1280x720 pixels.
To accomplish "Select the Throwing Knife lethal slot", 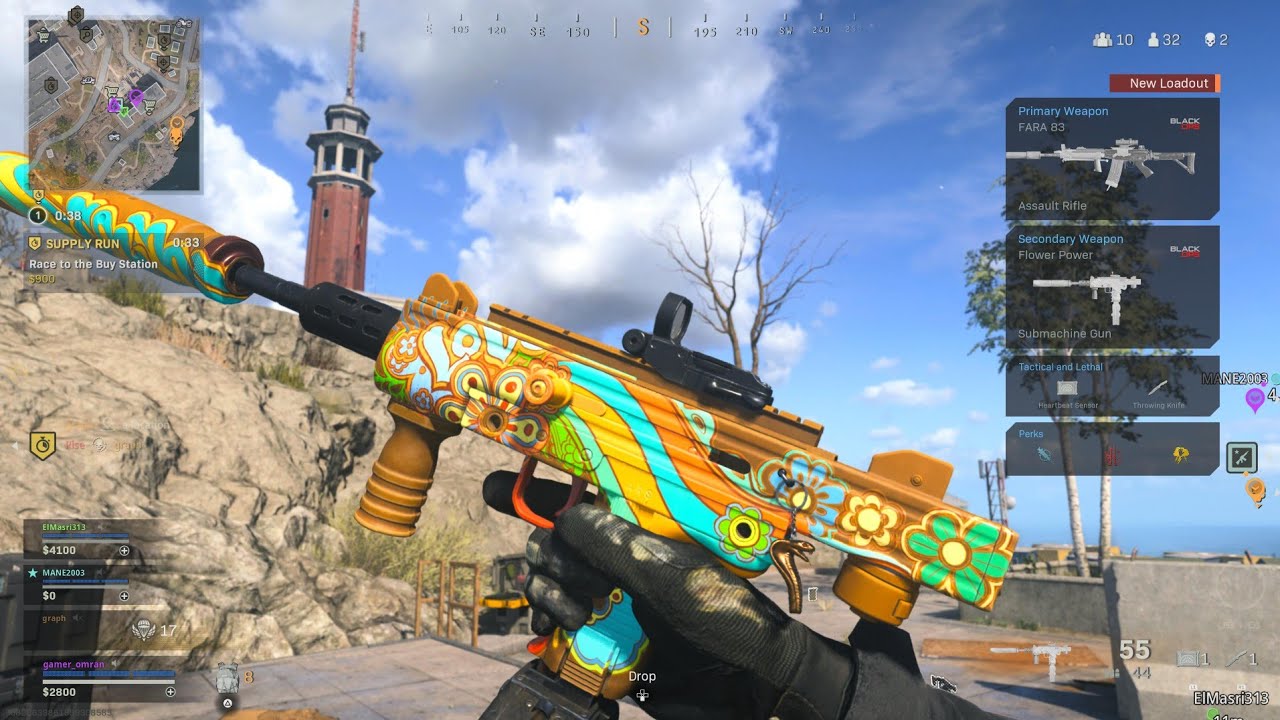I will click(1156, 389).
